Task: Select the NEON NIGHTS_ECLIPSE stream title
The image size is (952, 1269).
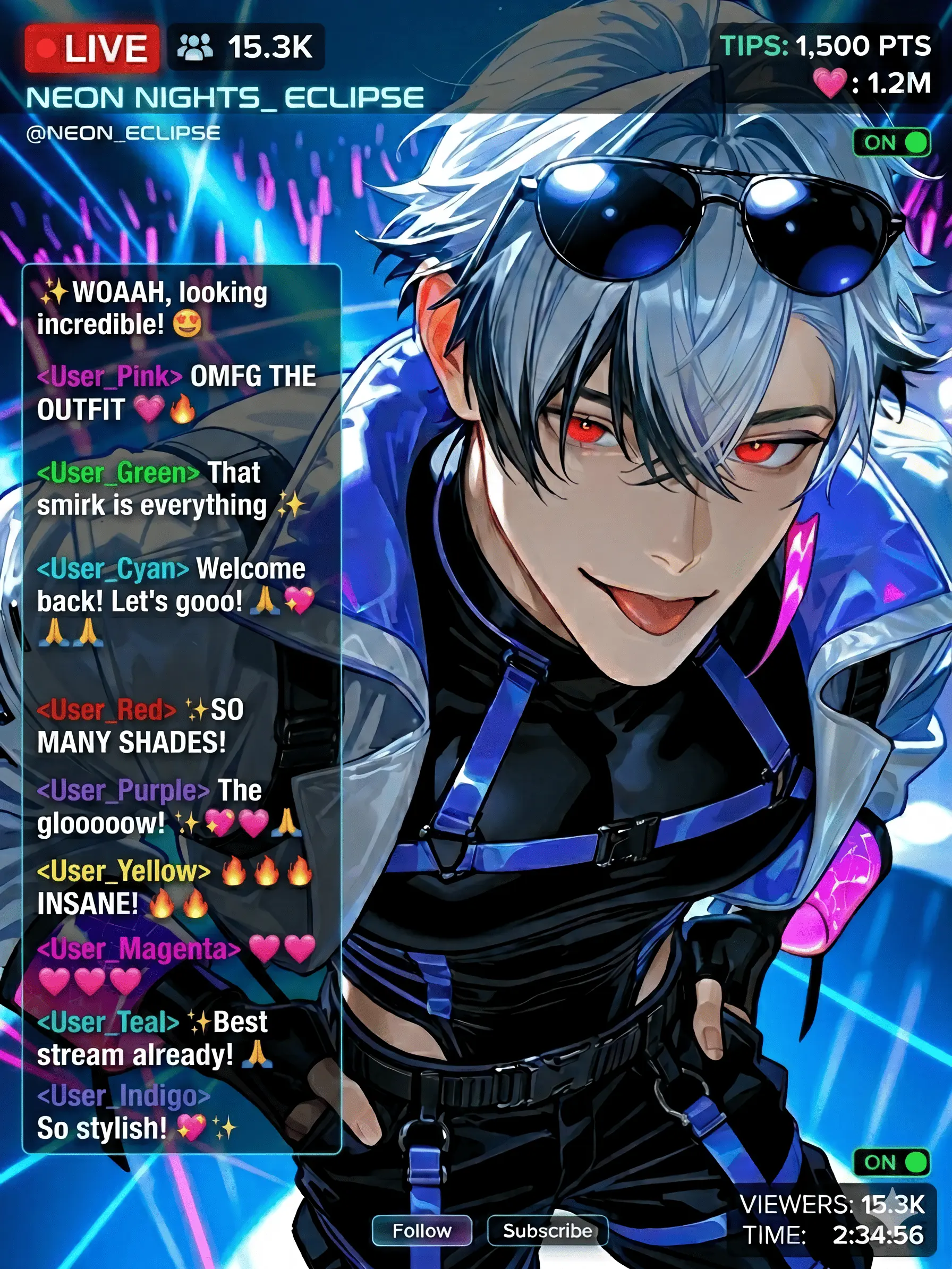Action: 225,98
